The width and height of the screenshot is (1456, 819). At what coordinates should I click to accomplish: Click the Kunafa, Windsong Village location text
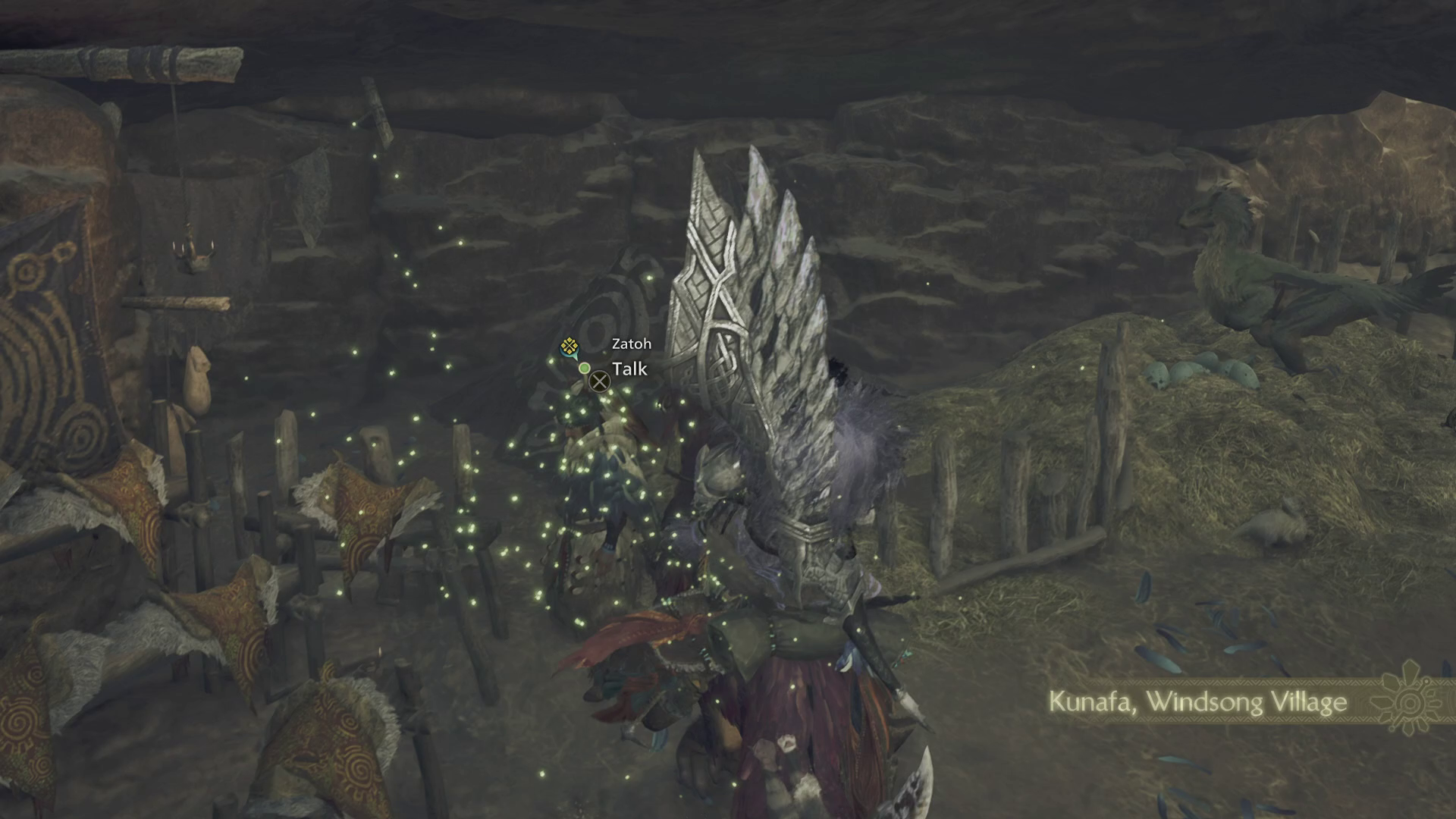pos(1197,703)
